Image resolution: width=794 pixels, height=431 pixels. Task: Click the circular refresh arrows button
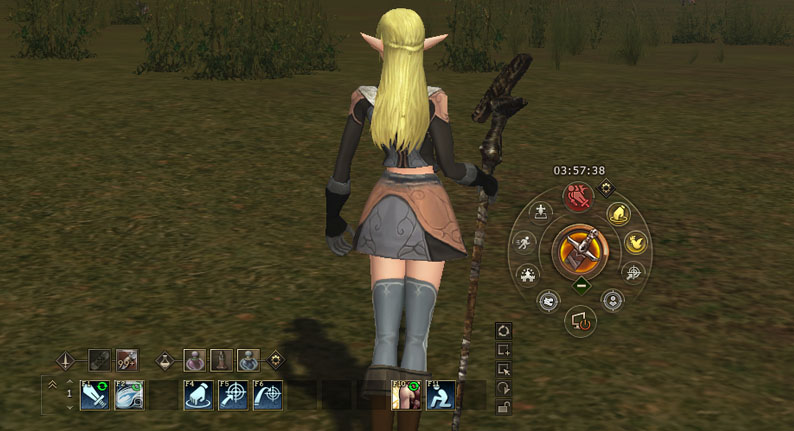pos(505,330)
